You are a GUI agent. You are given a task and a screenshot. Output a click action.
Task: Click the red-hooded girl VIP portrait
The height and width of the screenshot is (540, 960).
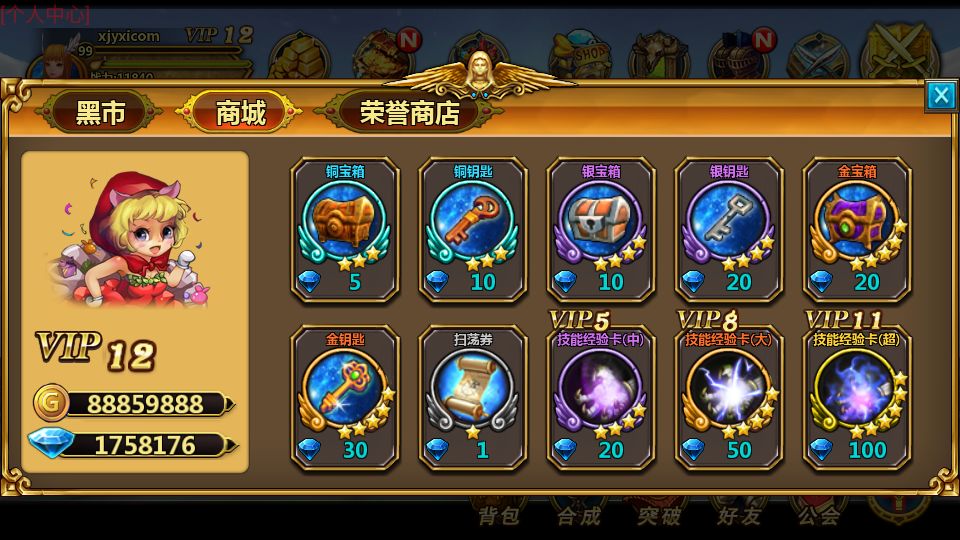133,240
